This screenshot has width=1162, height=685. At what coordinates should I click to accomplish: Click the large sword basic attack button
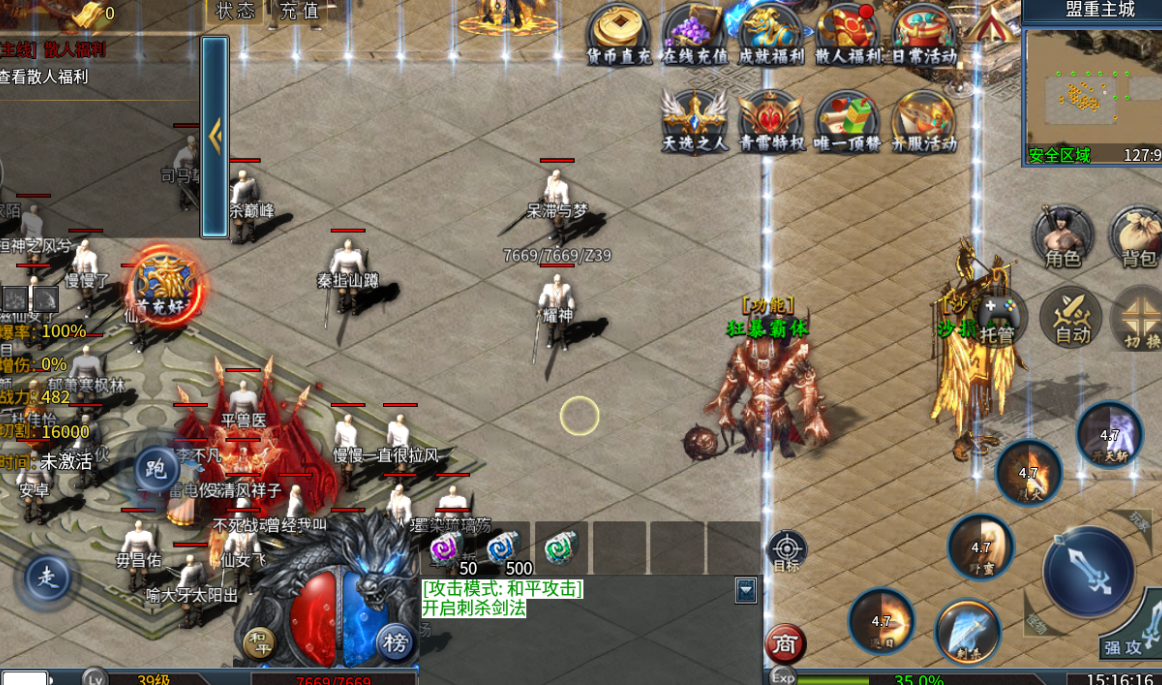tap(1088, 571)
